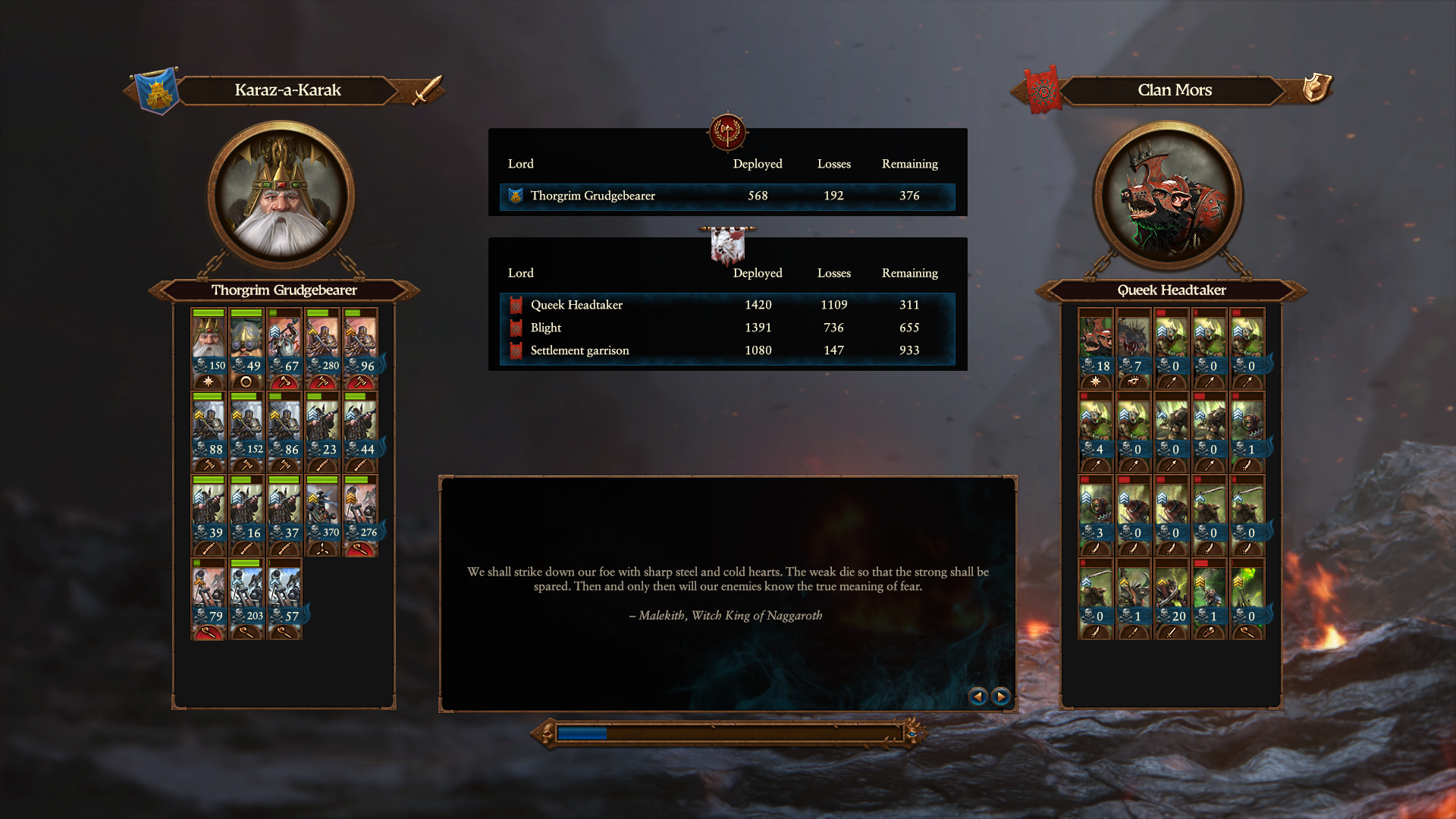The image size is (1456, 819).
Task: Select the unit card with 150 kills
Action: tap(209, 347)
